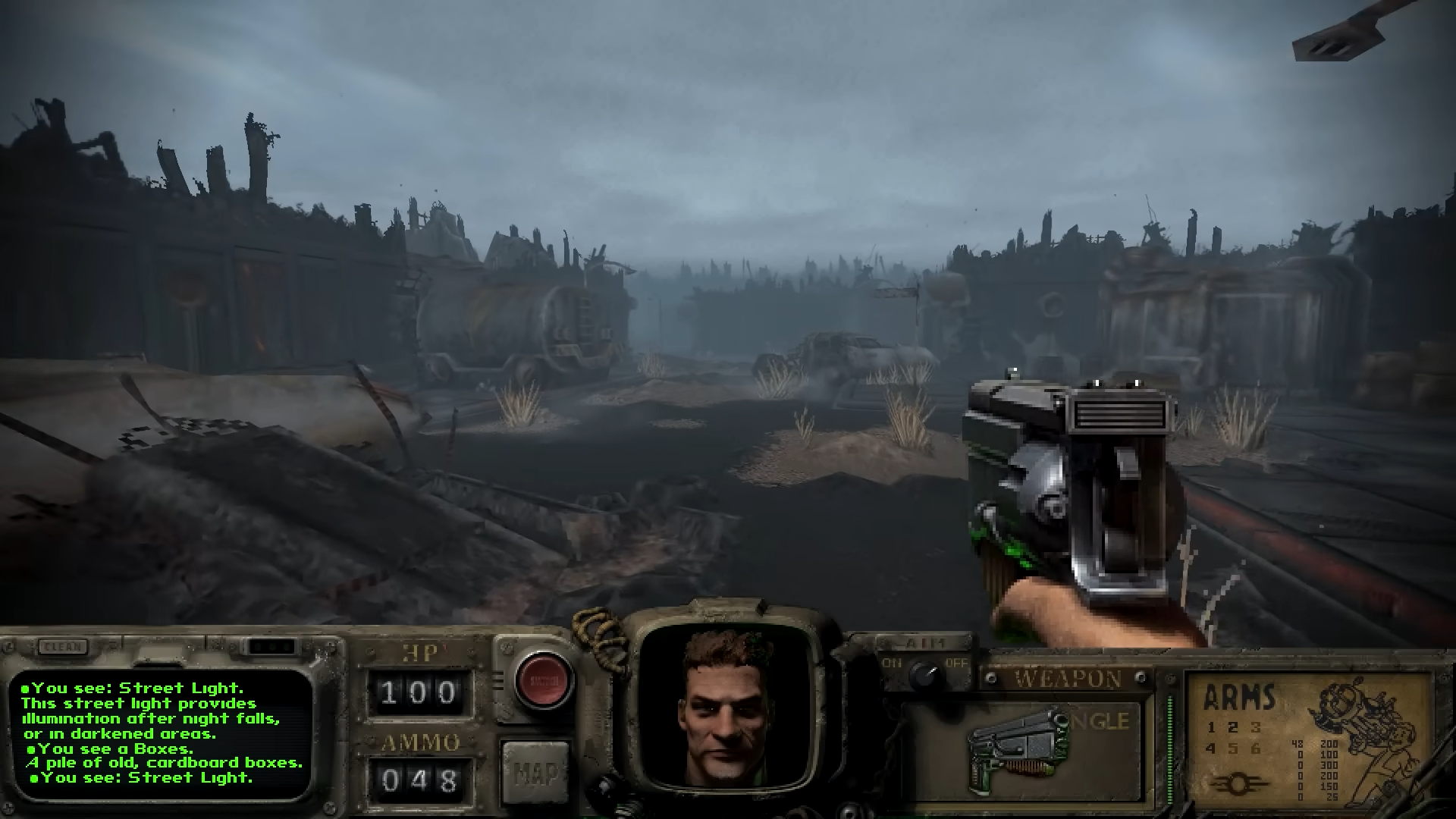Choose weapon number 2 under ARMS

click(x=1233, y=727)
